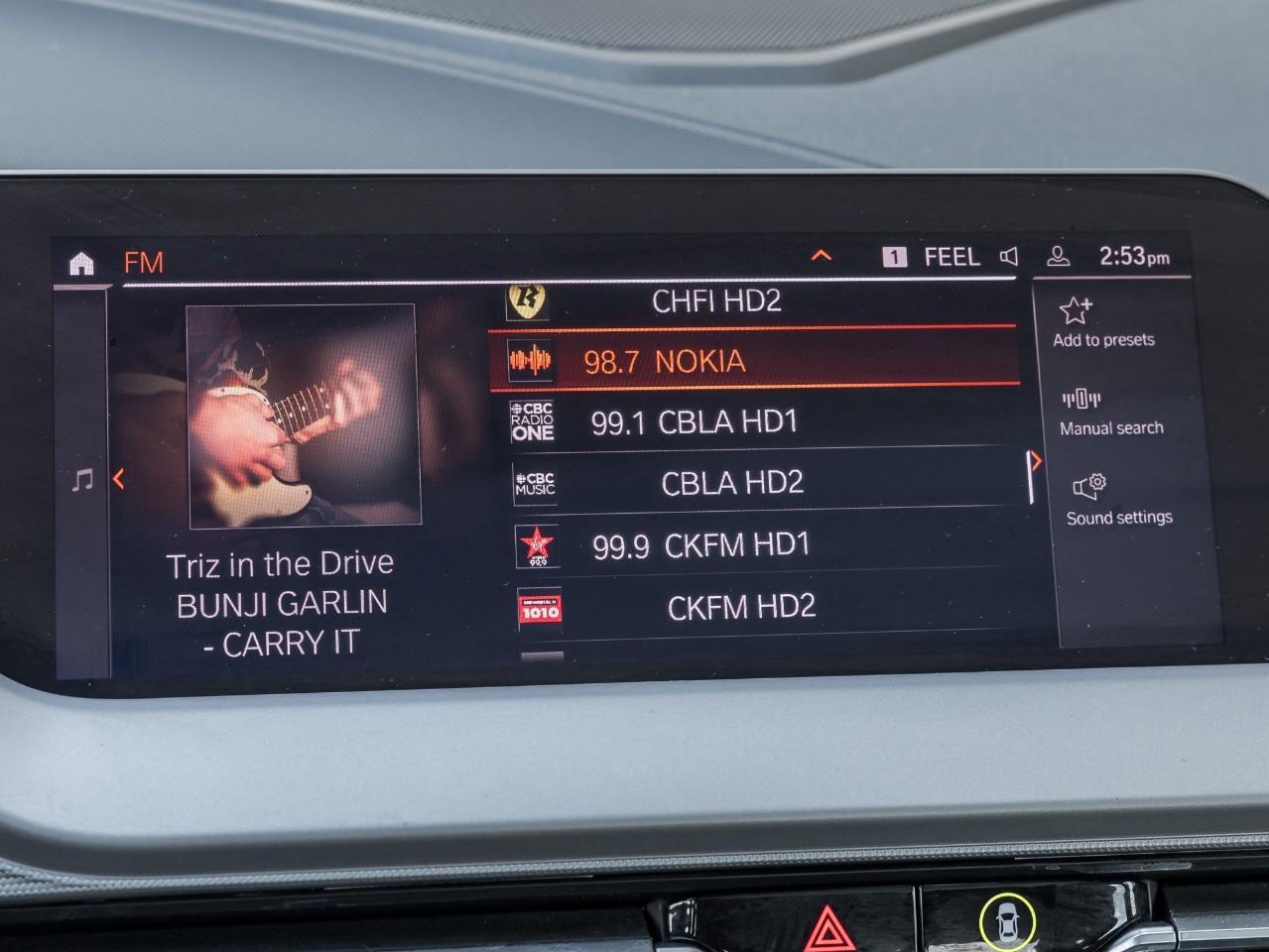Select the CKFM HD2 station
This screenshot has width=1269, height=952.
(x=753, y=606)
